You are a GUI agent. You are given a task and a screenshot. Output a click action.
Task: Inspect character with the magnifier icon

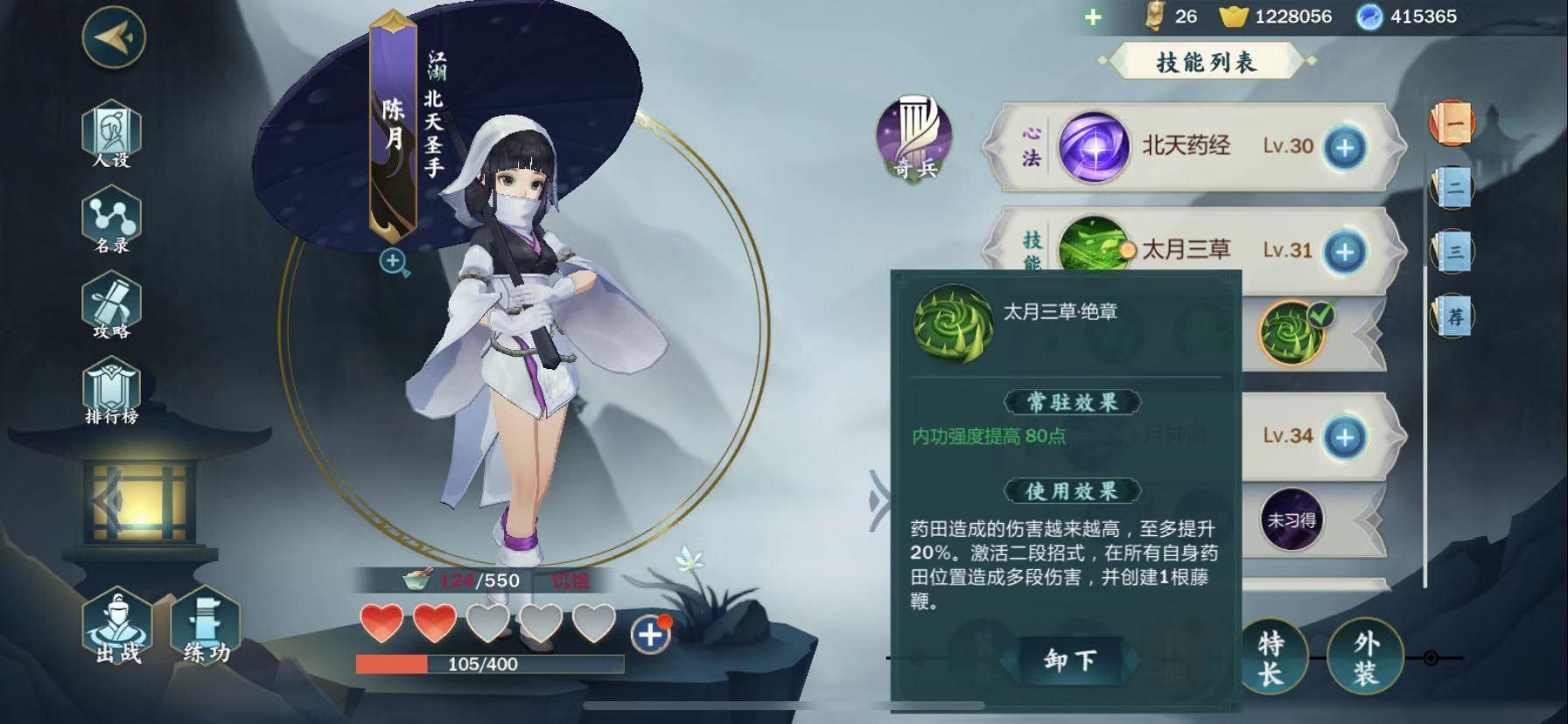point(394,261)
